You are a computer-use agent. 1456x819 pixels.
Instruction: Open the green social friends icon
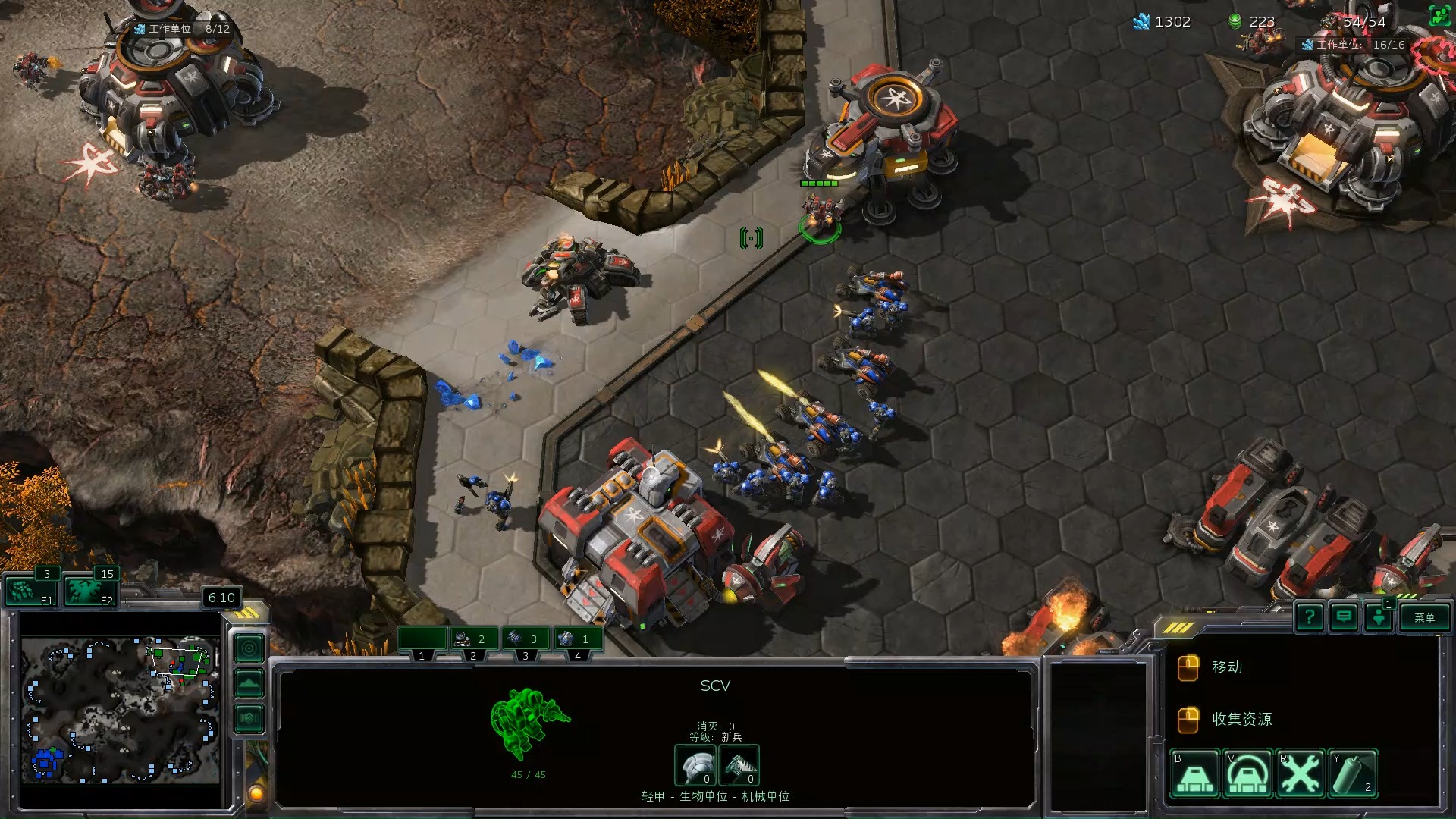coord(1439,16)
